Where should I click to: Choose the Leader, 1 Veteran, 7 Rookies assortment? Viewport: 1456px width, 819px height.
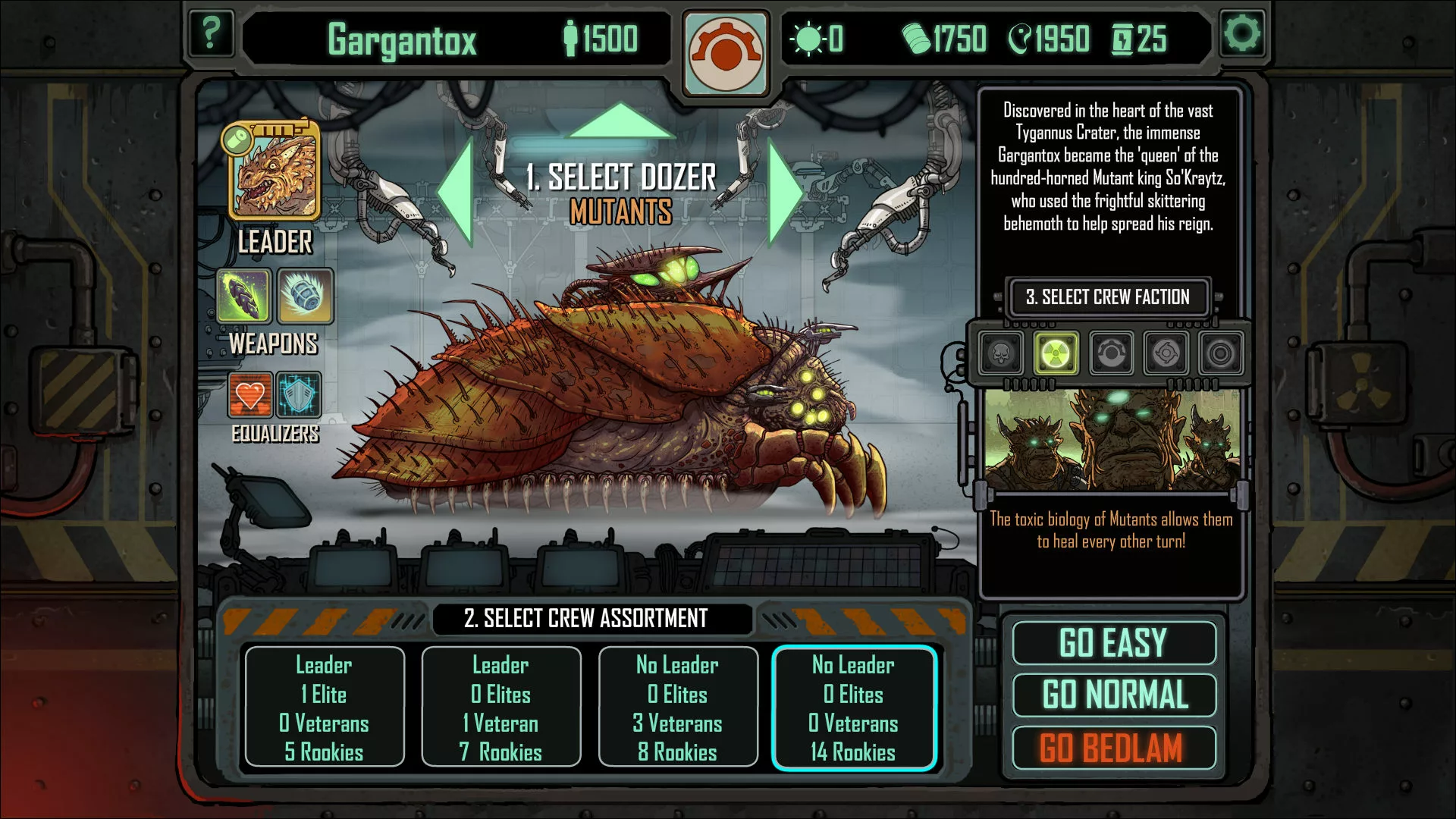[x=501, y=708]
